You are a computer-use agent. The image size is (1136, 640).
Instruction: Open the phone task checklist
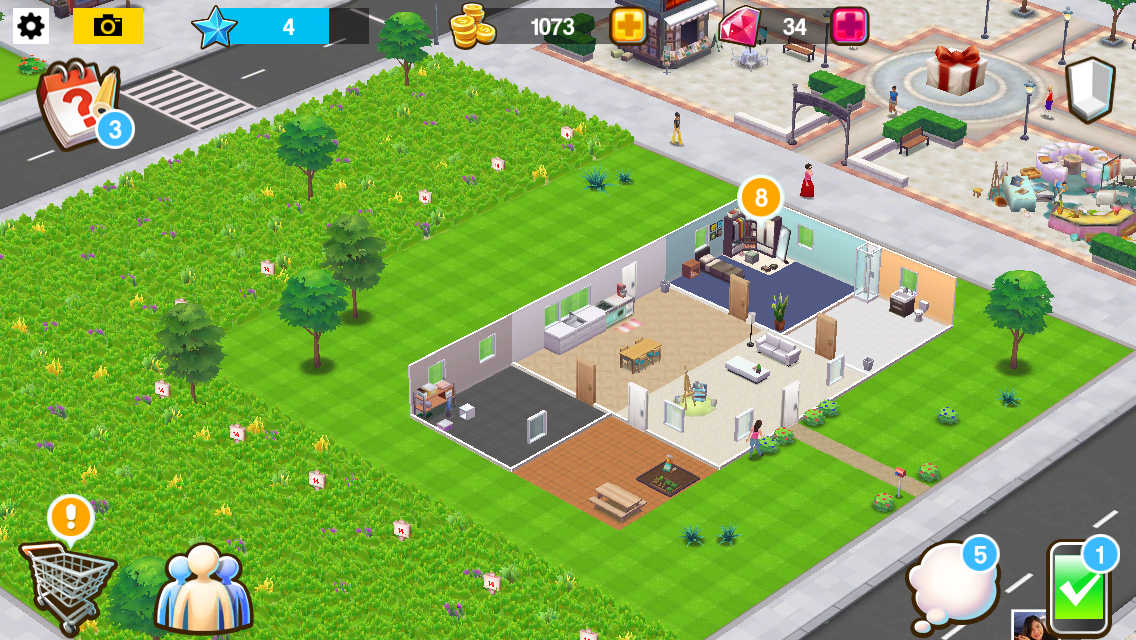tap(1080, 589)
